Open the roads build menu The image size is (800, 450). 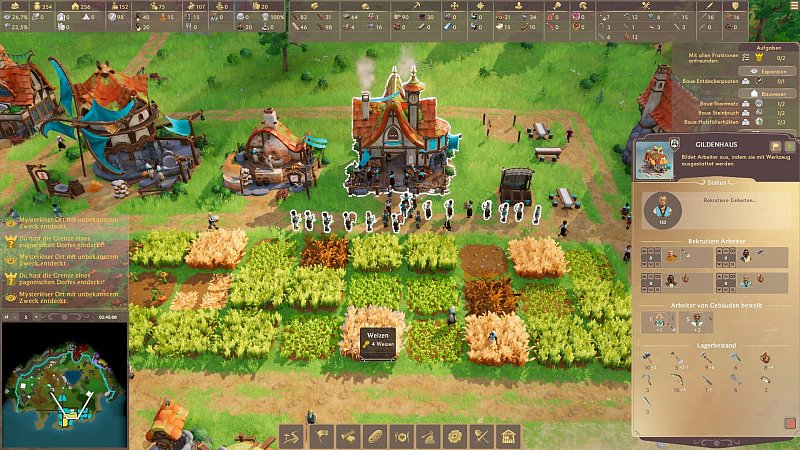click(291, 436)
